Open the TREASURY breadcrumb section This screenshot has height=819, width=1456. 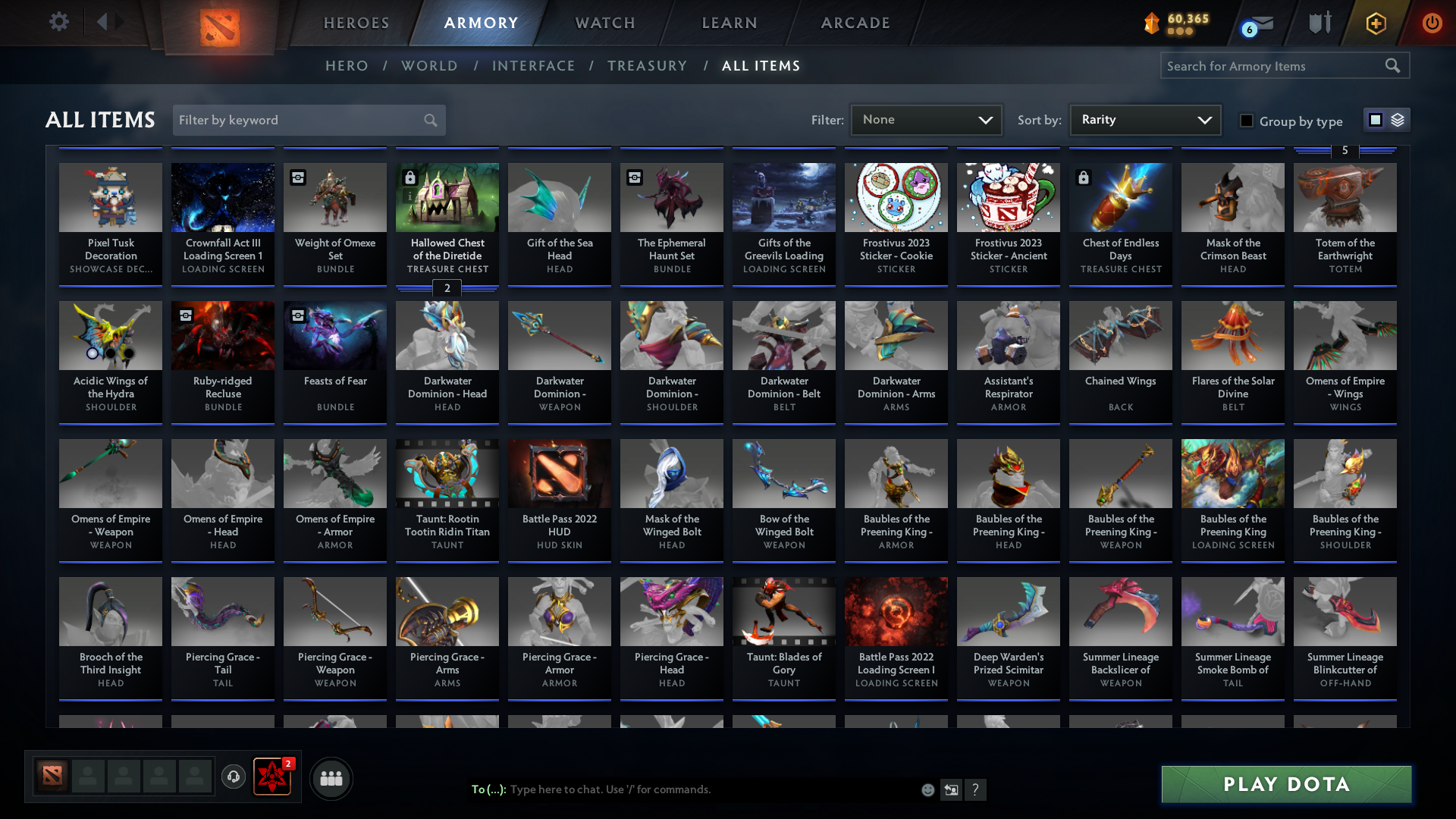click(648, 66)
